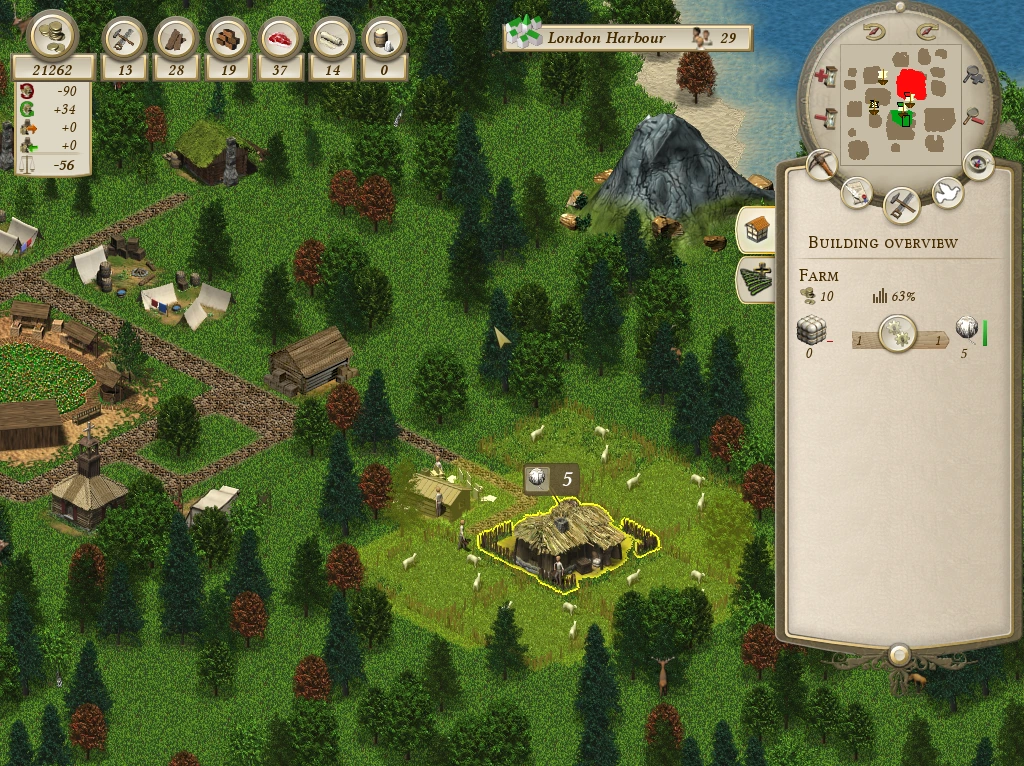Screen dimensions: 1024x766
Task: Open the pickaxe demolish tool
Action: (822, 165)
